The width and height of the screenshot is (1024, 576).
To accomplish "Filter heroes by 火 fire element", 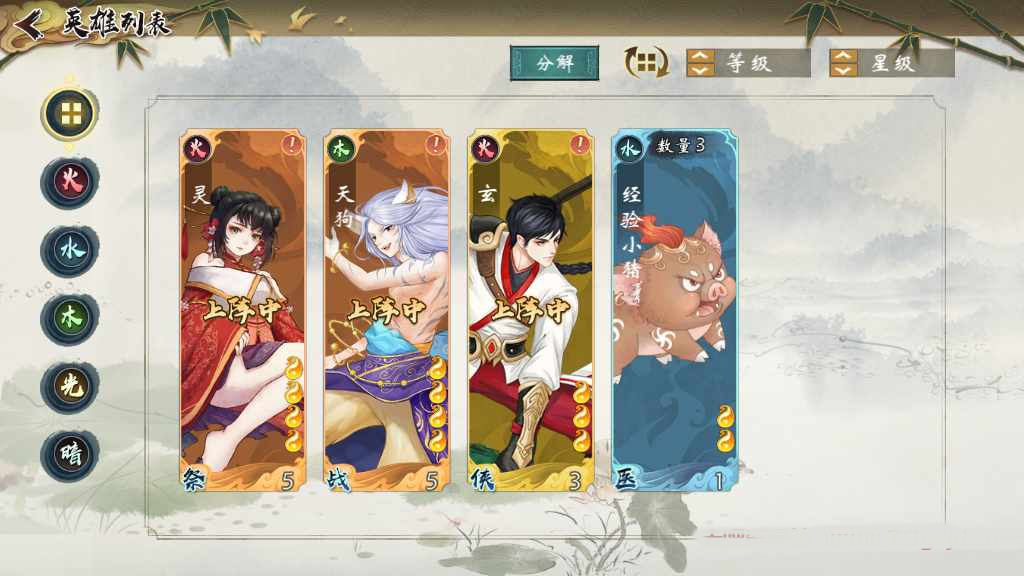I will tap(70, 183).
